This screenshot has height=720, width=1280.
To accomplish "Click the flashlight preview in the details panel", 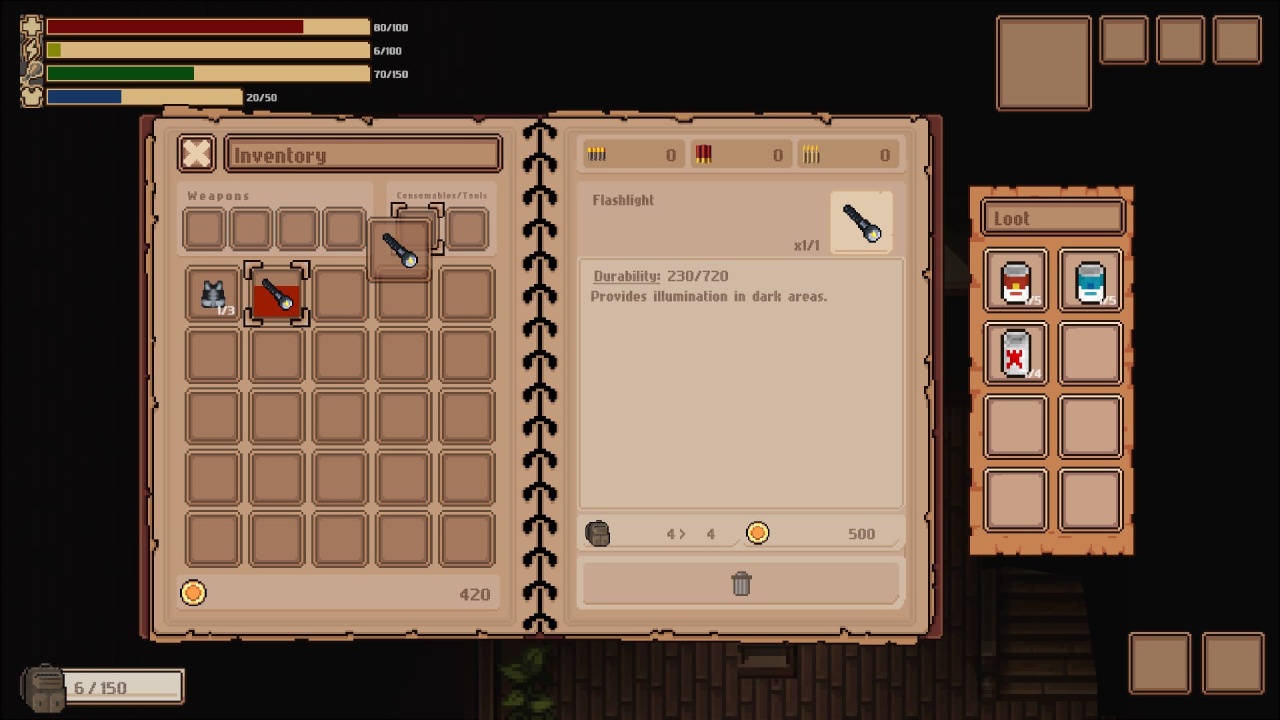I will click(x=861, y=222).
